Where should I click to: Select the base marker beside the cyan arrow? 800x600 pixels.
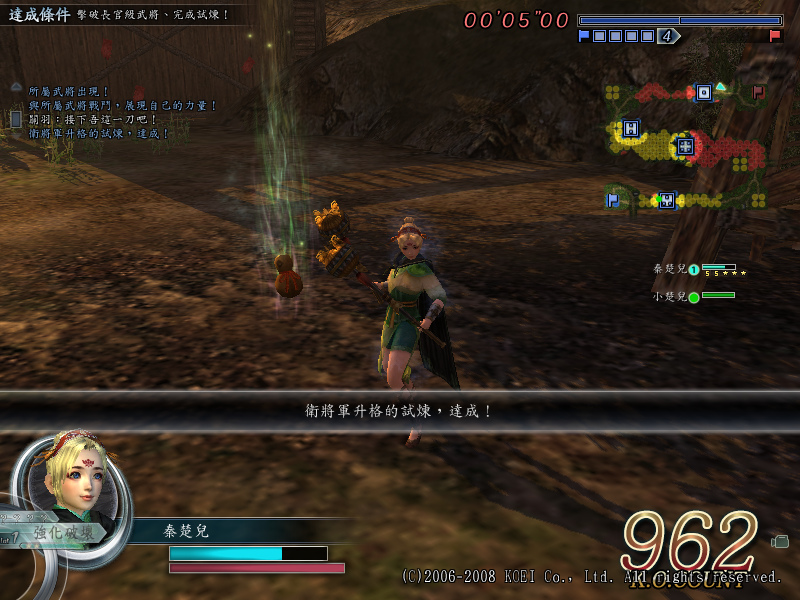(x=703, y=92)
